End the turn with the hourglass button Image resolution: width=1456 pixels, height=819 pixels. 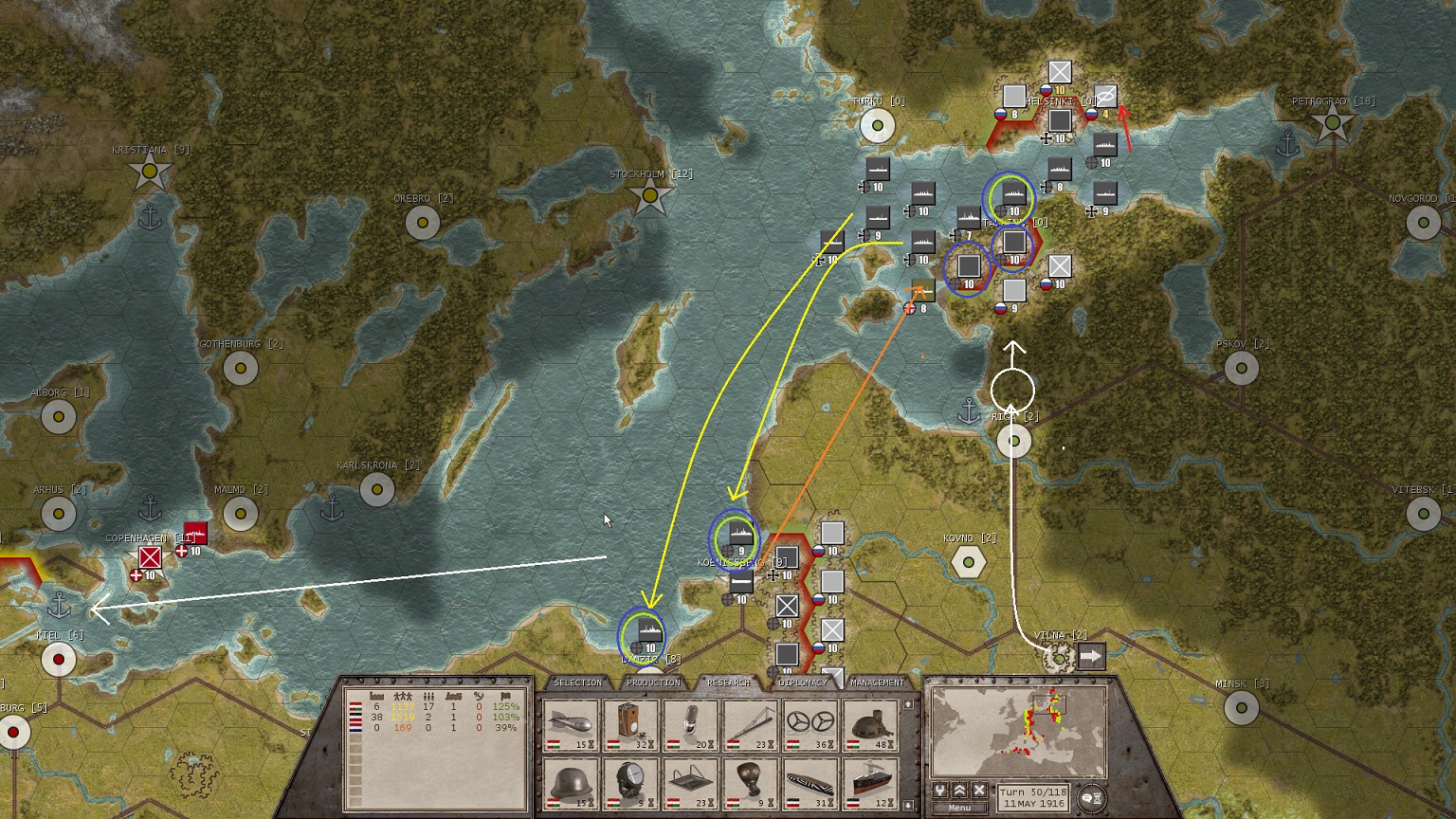[x=1093, y=798]
